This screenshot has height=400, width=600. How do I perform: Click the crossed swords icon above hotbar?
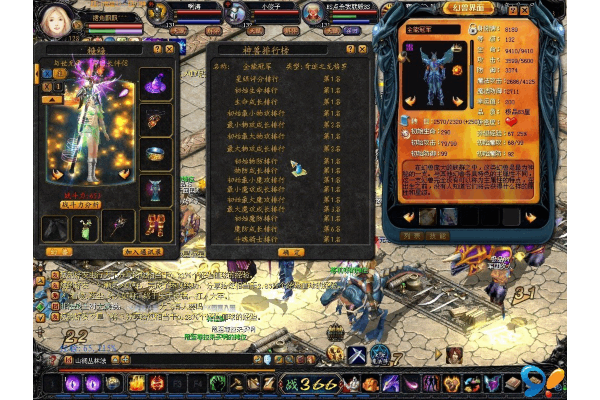click(357, 353)
